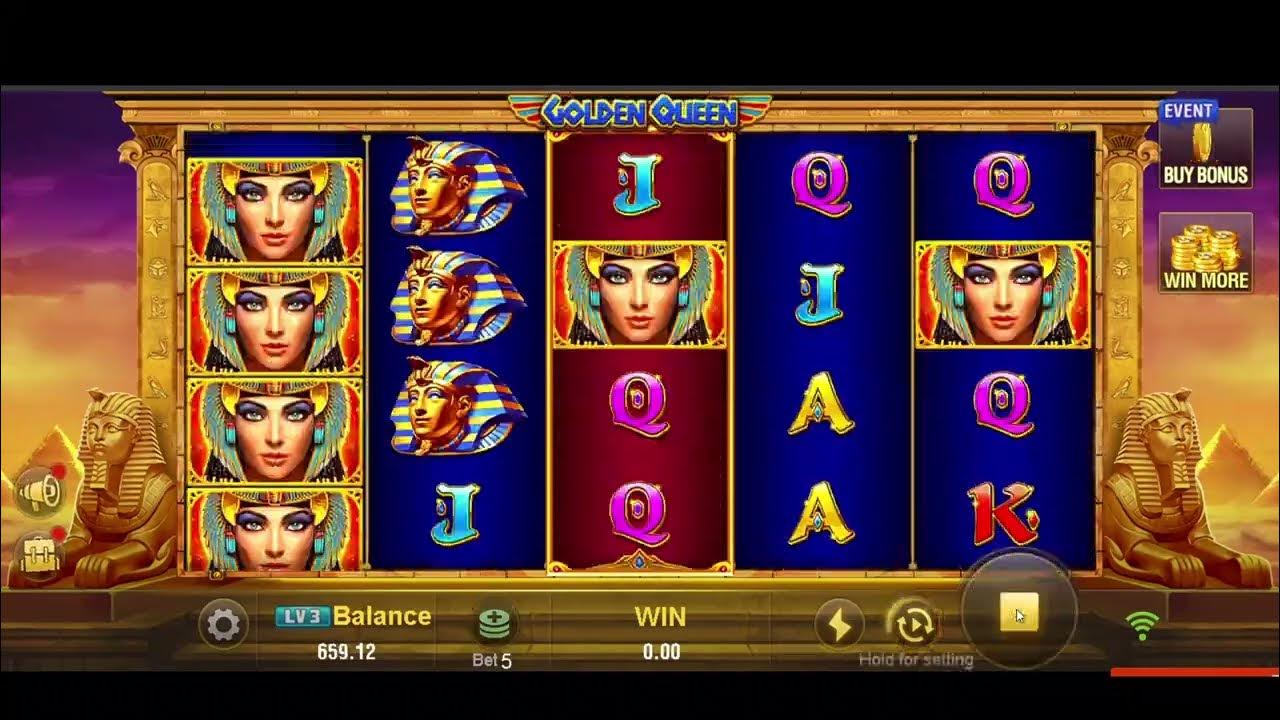
Task: Check connection via the wifi signal icon
Action: coord(1143,625)
